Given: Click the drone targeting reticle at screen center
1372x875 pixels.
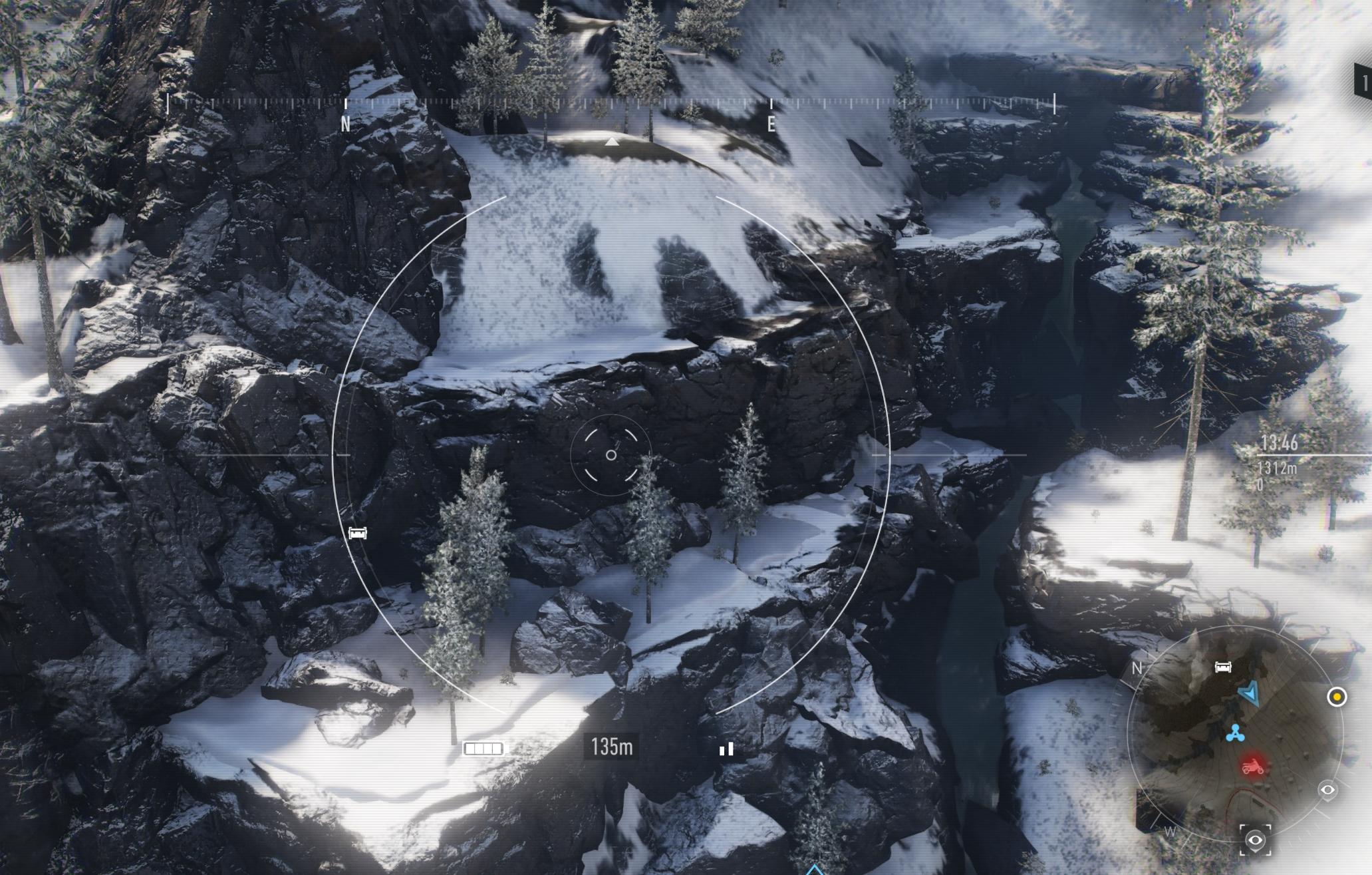Looking at the screenshot, I should [610, 454].
